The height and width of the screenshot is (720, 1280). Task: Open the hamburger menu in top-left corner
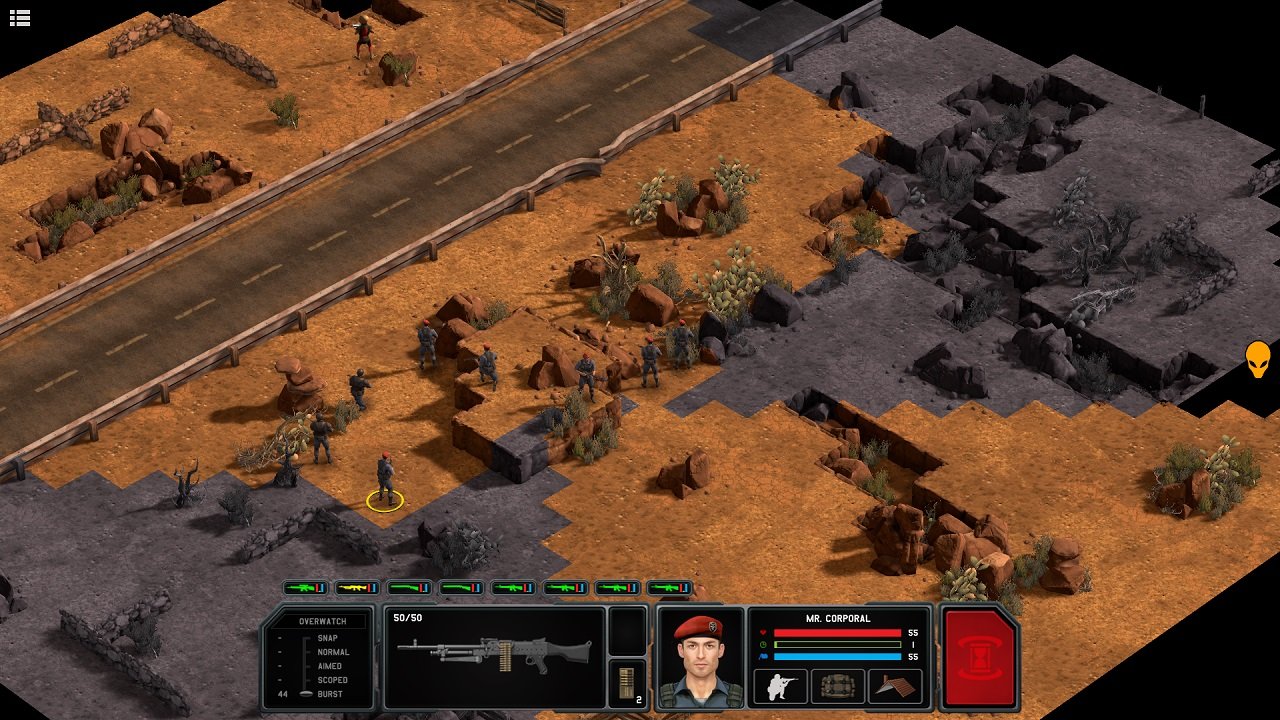(20, 17)
